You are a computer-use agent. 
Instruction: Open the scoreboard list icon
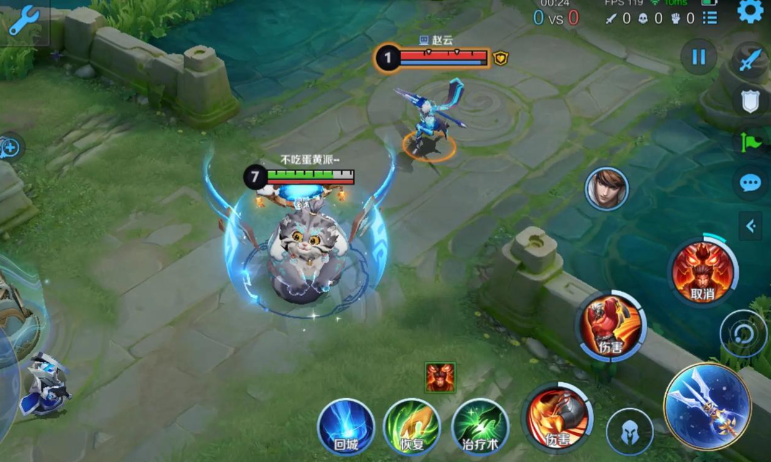711,18
